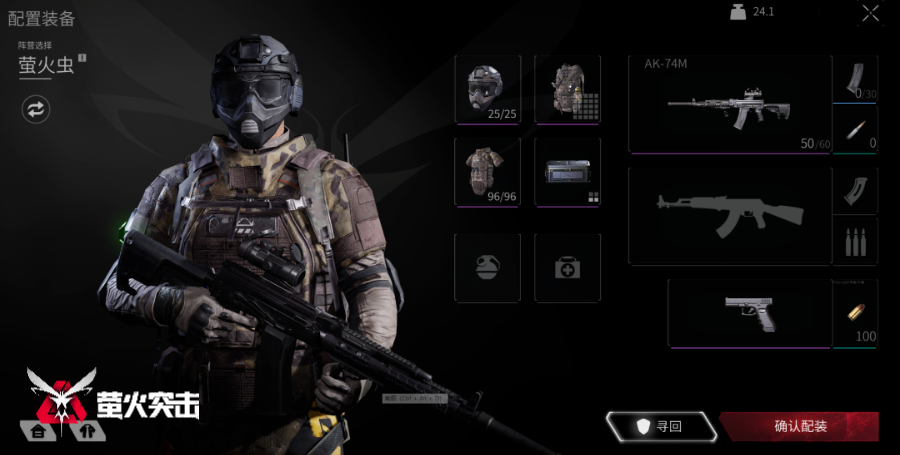This screenshot has width=900, height=455.
Task: Select the pistol sidearm slot
Action: pos(749,313)
